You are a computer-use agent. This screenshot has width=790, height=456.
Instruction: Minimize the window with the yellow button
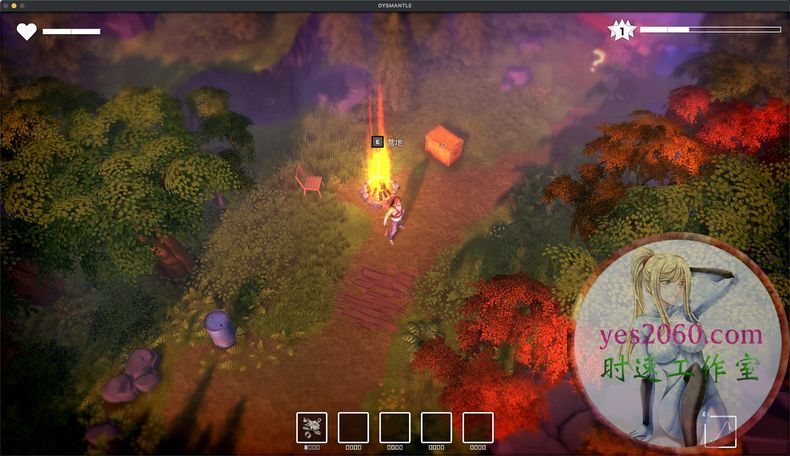(x=14, y=6)
